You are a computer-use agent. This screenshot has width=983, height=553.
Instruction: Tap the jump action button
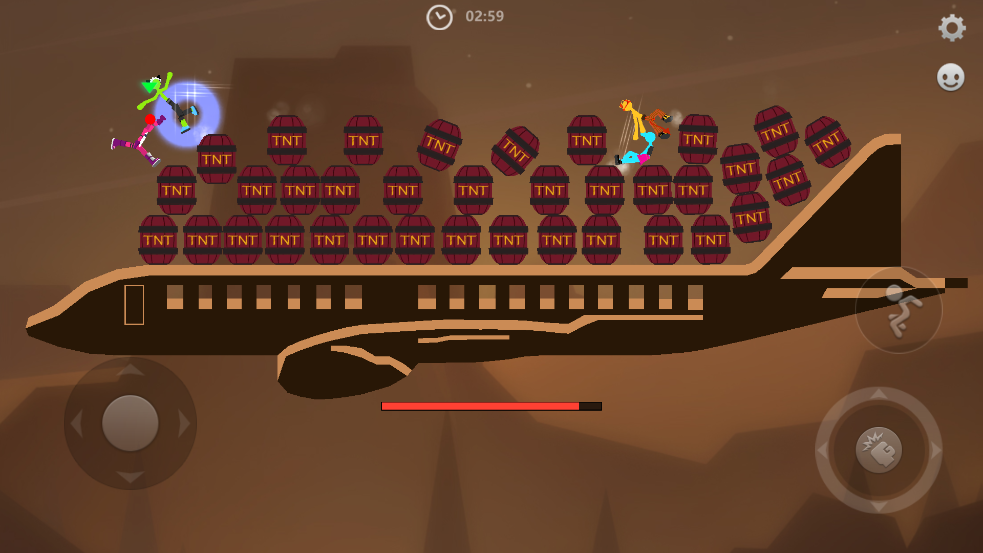[x=898, y=310]
